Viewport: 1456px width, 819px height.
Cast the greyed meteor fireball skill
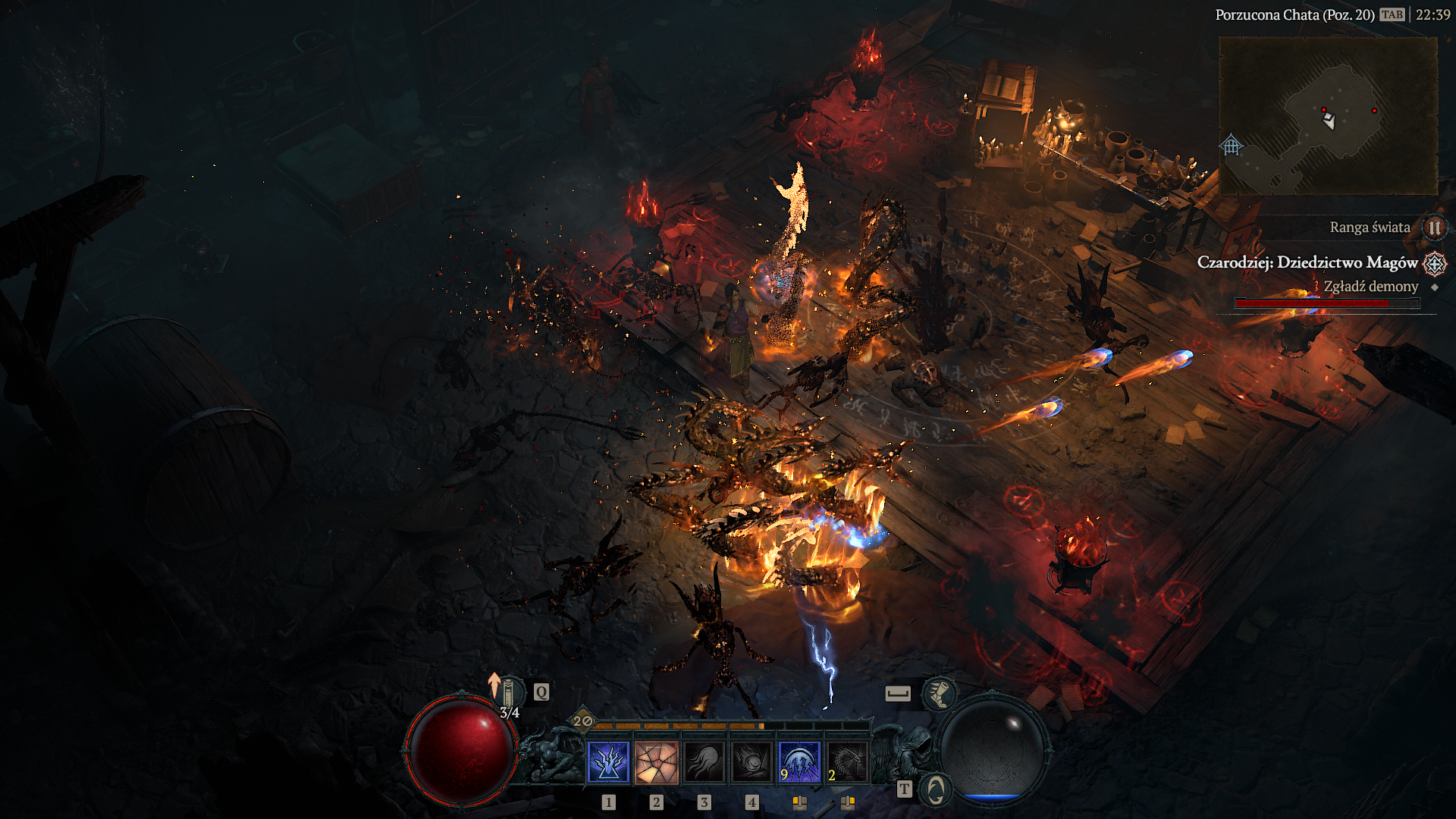[x=752, y=762]
